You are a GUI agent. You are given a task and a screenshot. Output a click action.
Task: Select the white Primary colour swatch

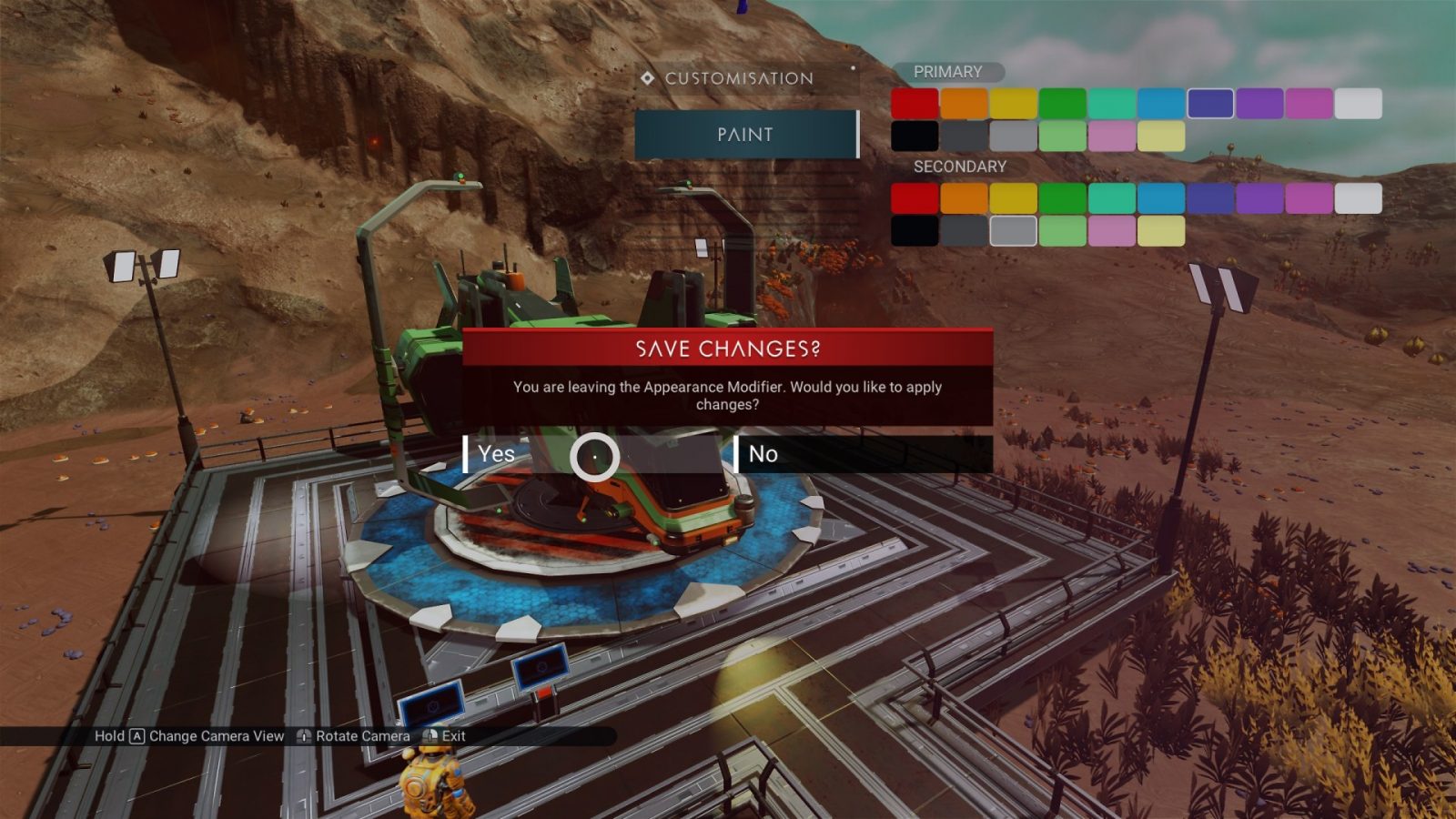tap(1358, 104)
